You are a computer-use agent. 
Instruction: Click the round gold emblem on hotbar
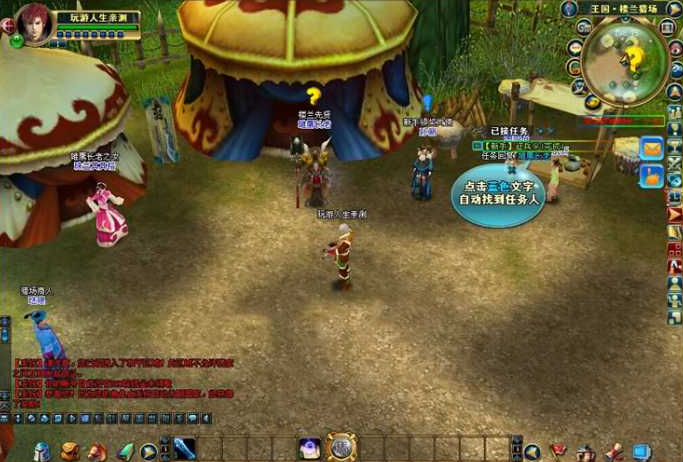coord(341,447)
